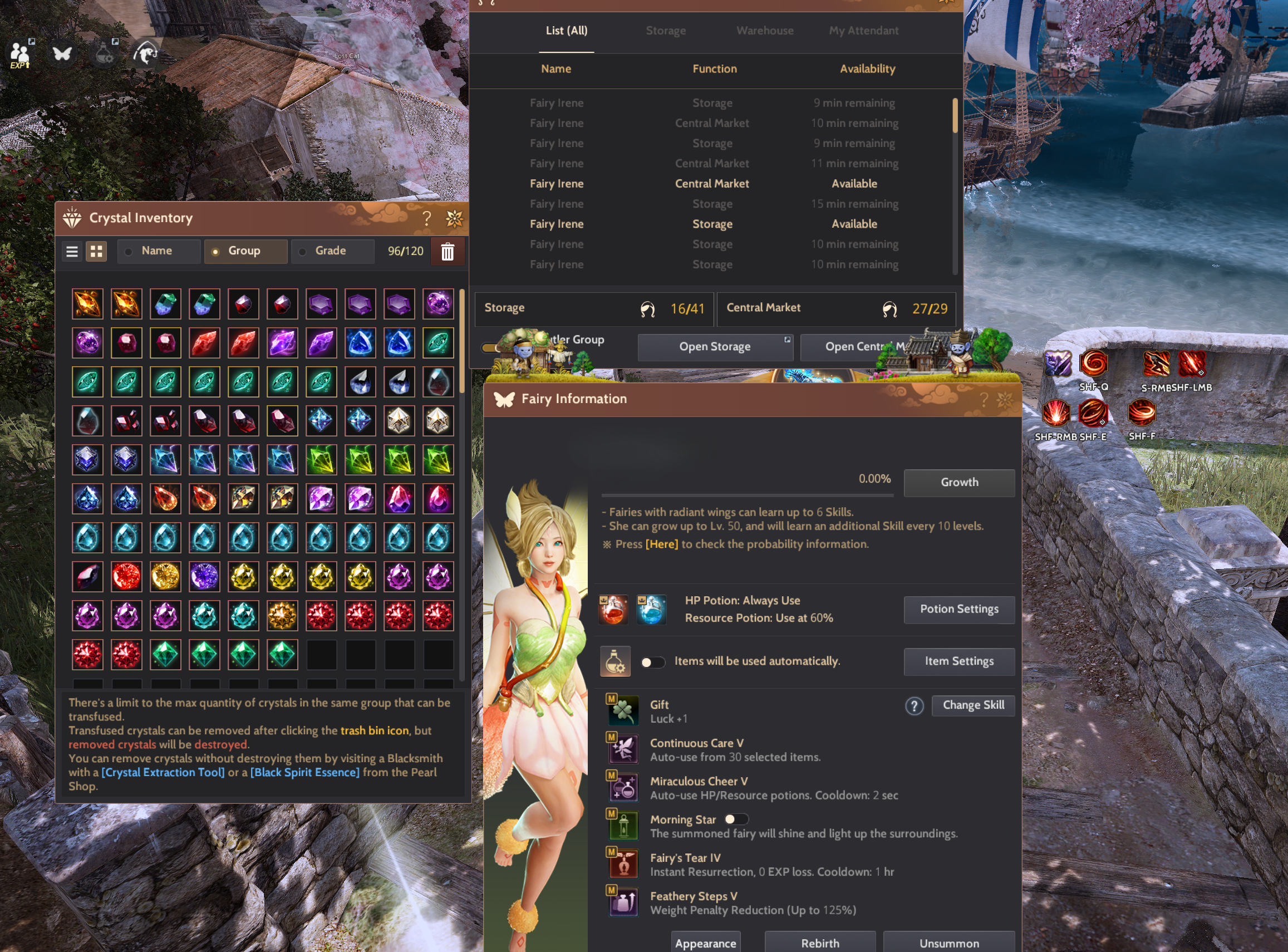Enable the Morning Star toggle
This screenshot has width=1288, height=952.
click(x=737, y=819)
